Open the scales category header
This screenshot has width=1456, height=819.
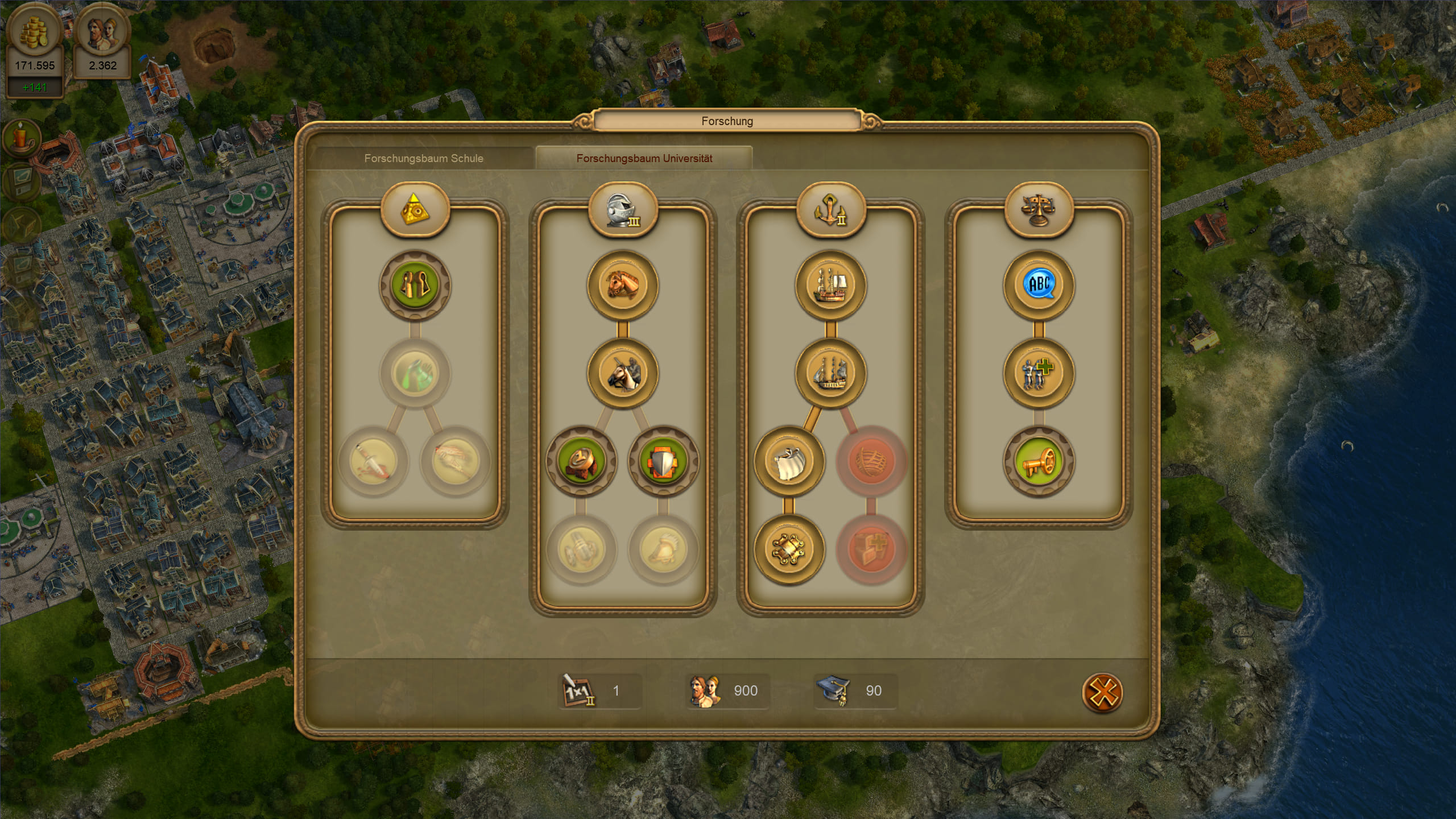pos(1039,210)
